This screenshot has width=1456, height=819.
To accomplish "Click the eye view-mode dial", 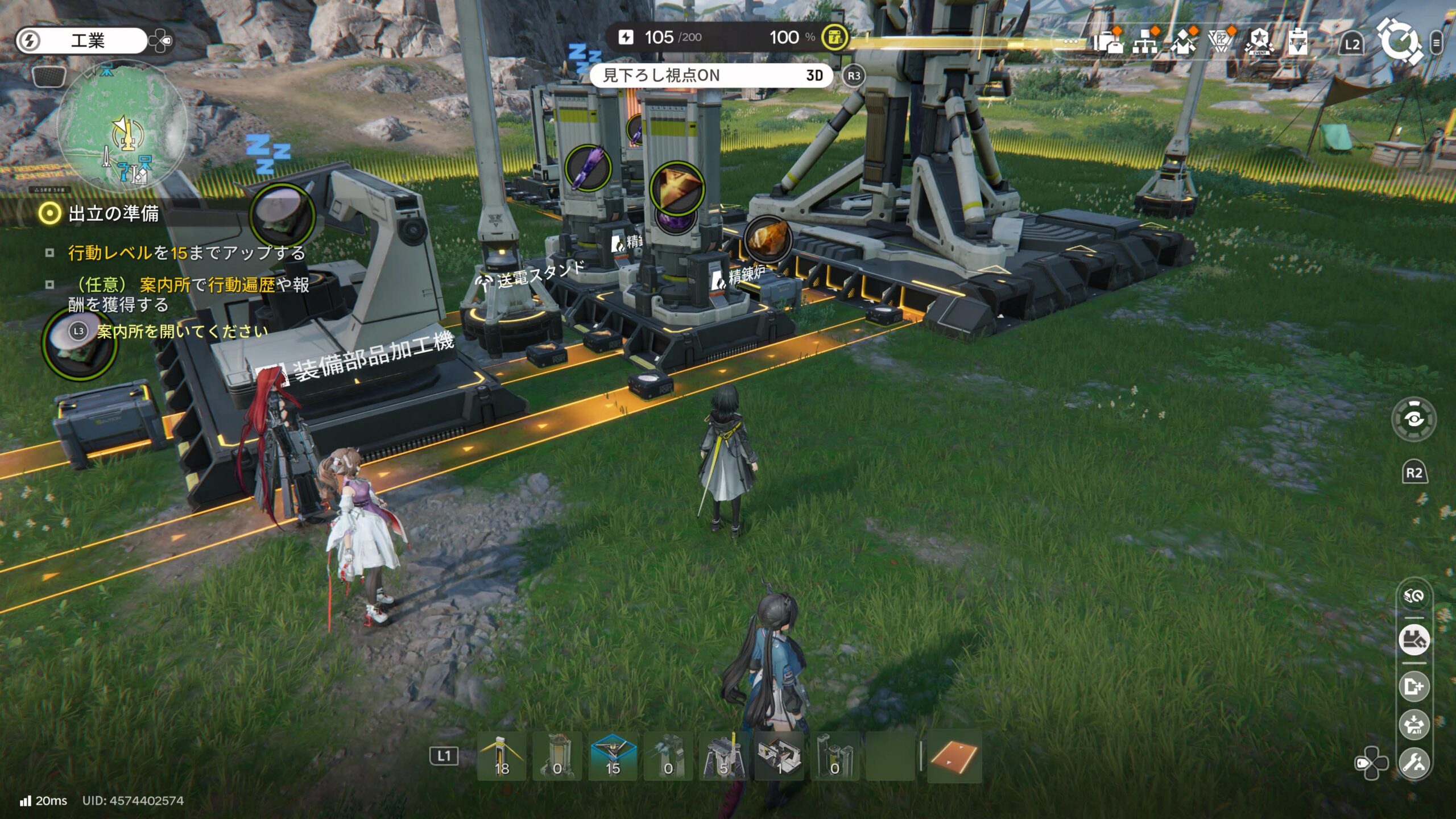I will 1414,420.
